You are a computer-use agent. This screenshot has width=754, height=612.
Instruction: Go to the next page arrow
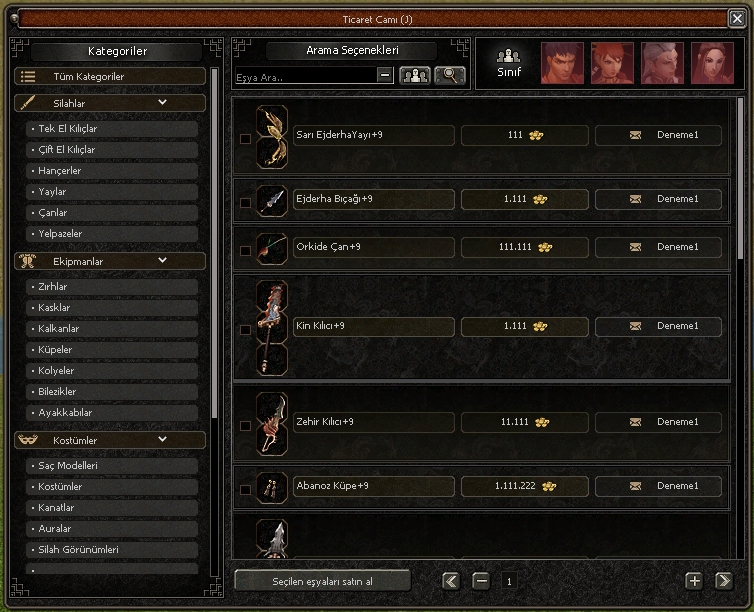click(723, 581)
